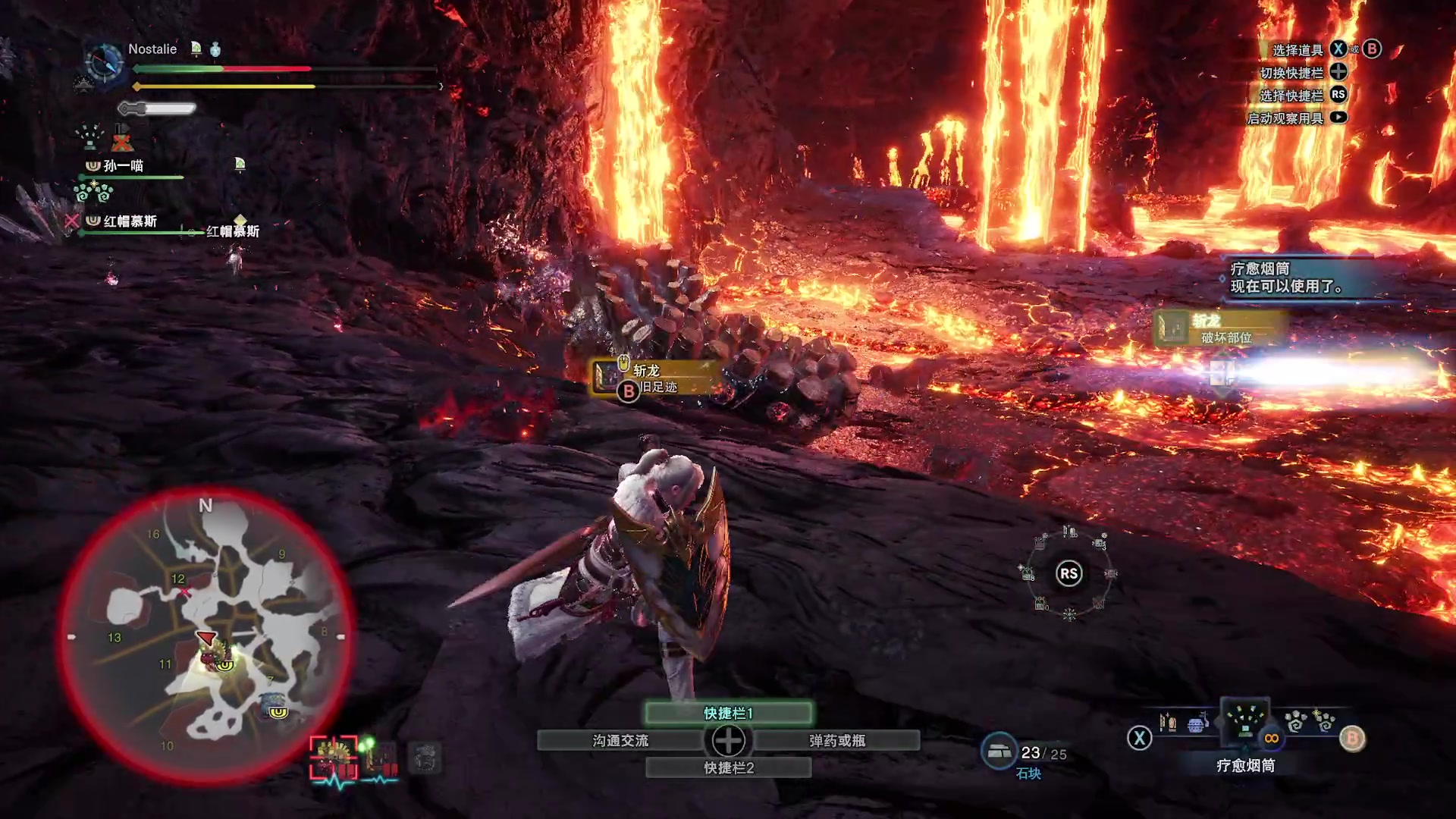Click the 启动观察用具 hint label
The image size is (1456, 819).
tap(1285, 118)
